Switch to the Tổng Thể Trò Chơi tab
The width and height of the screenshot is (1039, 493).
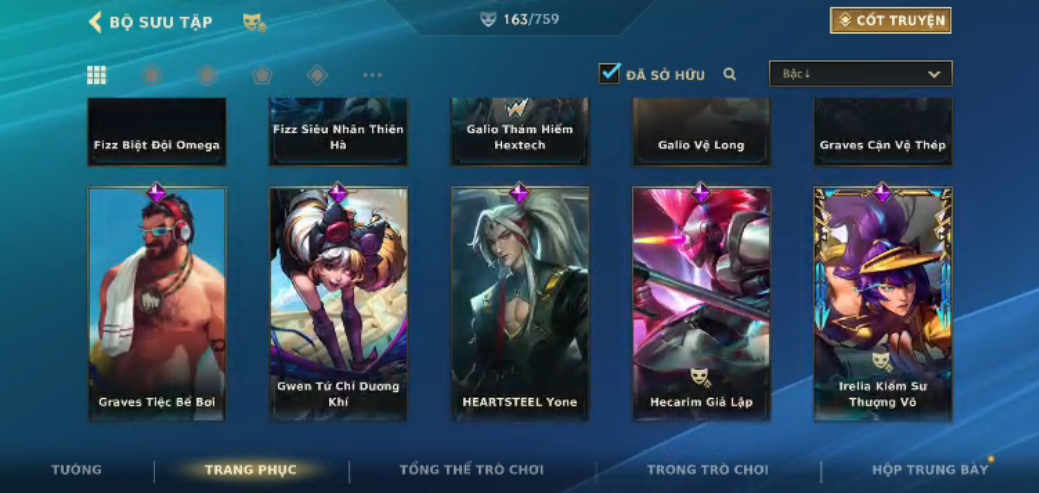pos(472,470)
